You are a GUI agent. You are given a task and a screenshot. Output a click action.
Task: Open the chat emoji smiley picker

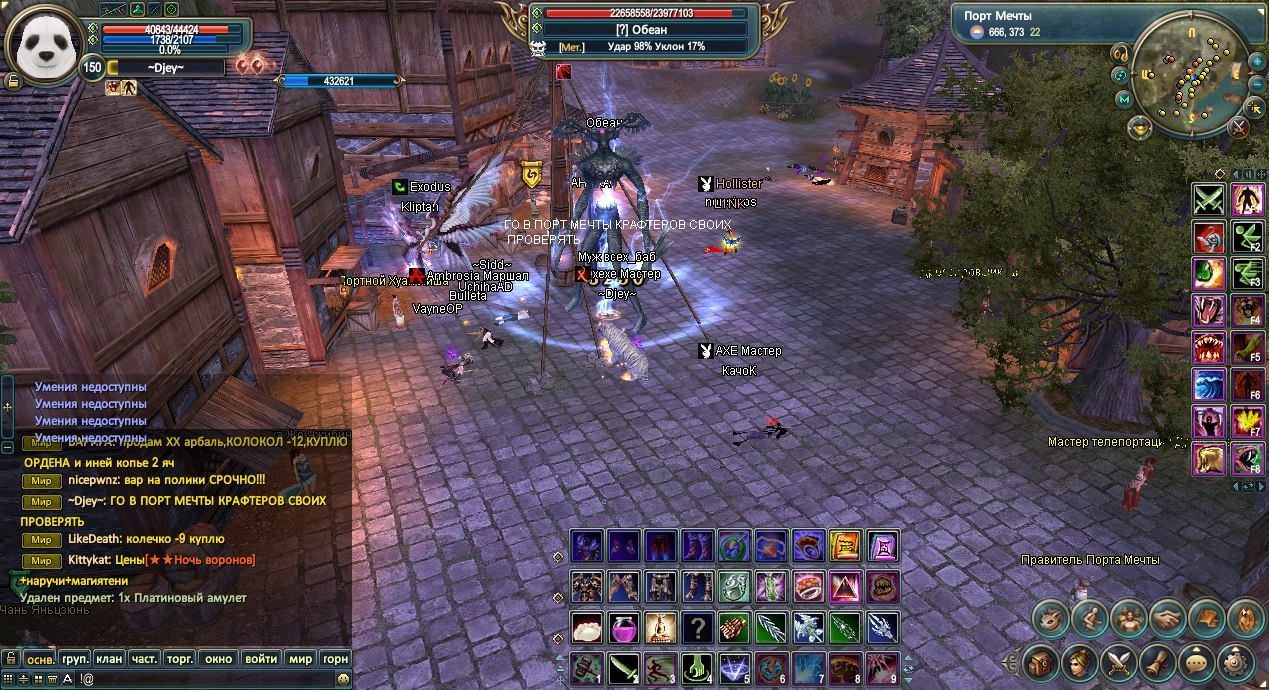click(344, 679)
